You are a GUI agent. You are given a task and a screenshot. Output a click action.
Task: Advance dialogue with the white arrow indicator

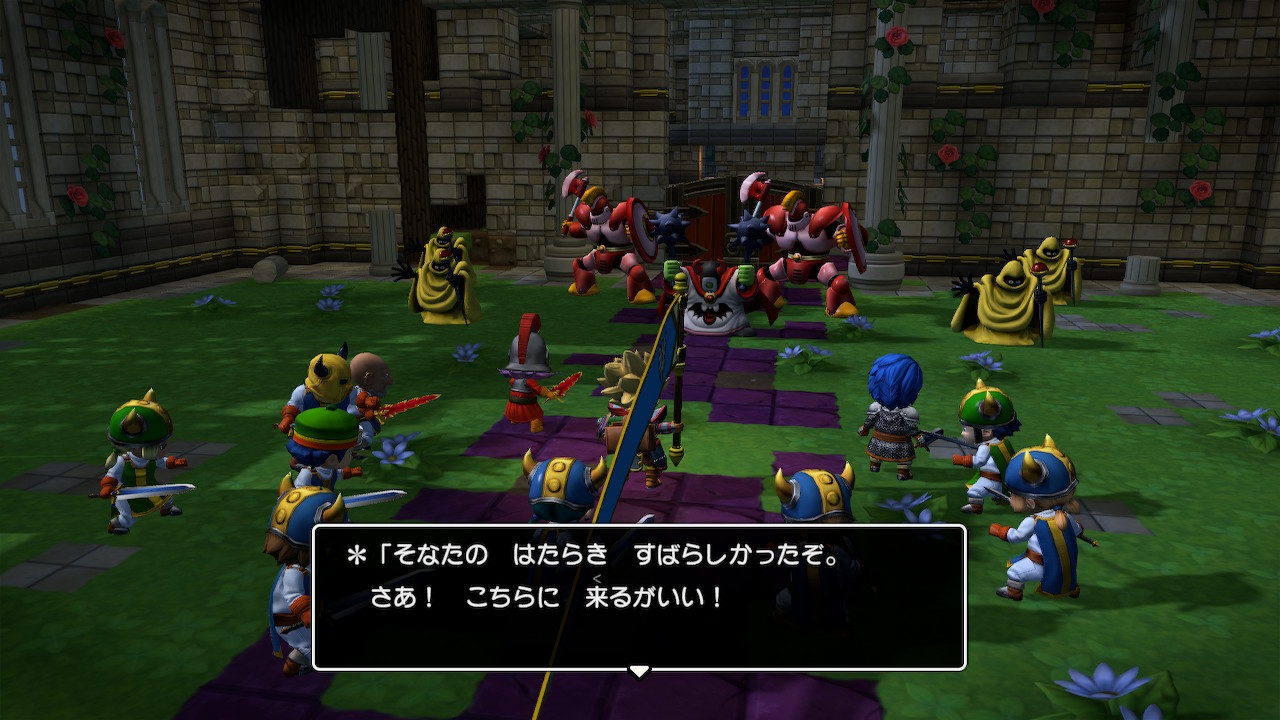tap(639, 670)
